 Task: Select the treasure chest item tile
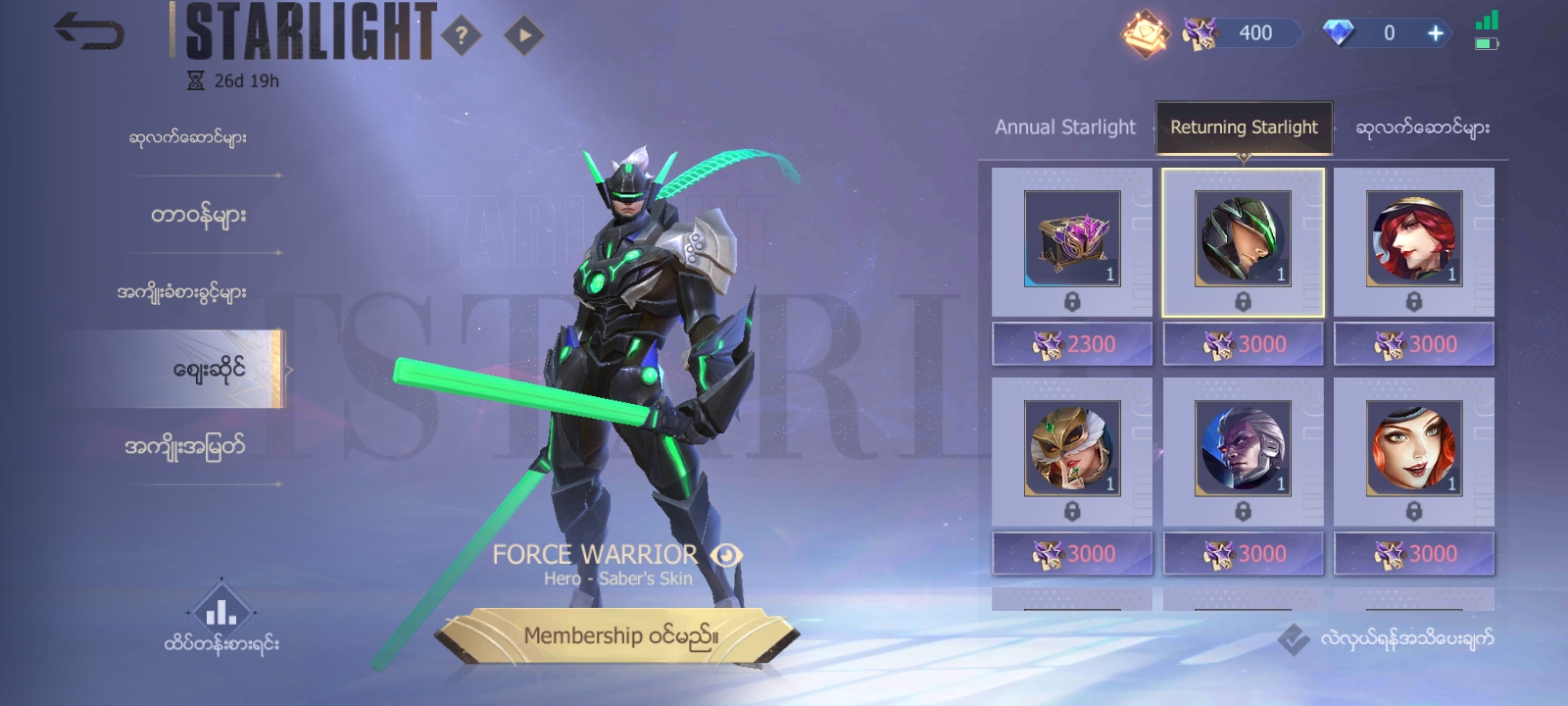coord(1072,240)
